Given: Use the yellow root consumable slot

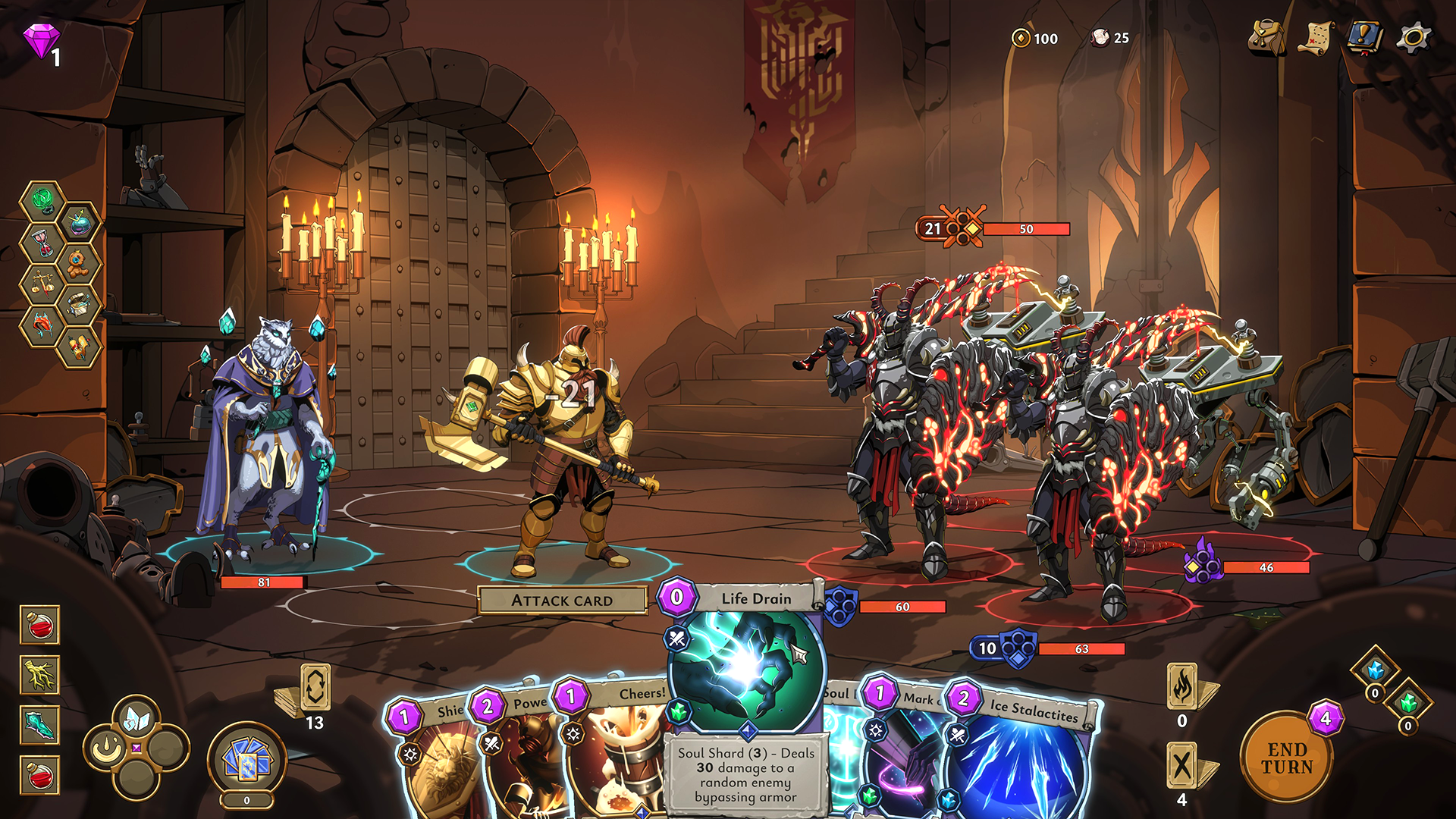Looking at the screenshot, I should click(x=40, y=675).
